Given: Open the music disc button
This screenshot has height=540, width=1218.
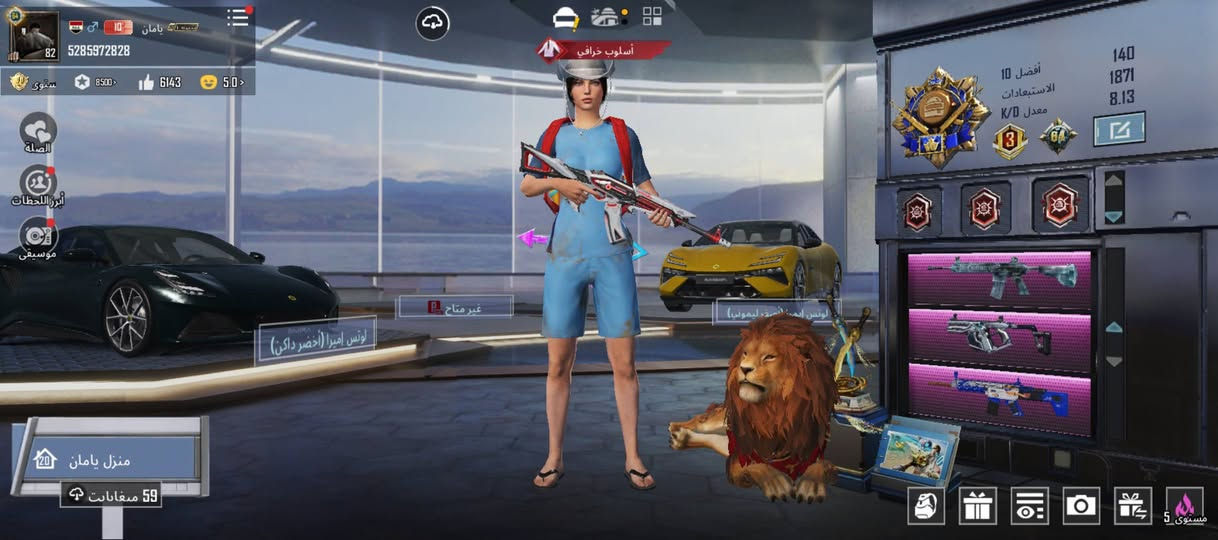Looking at the screenshot, I should tap(39, 236).
